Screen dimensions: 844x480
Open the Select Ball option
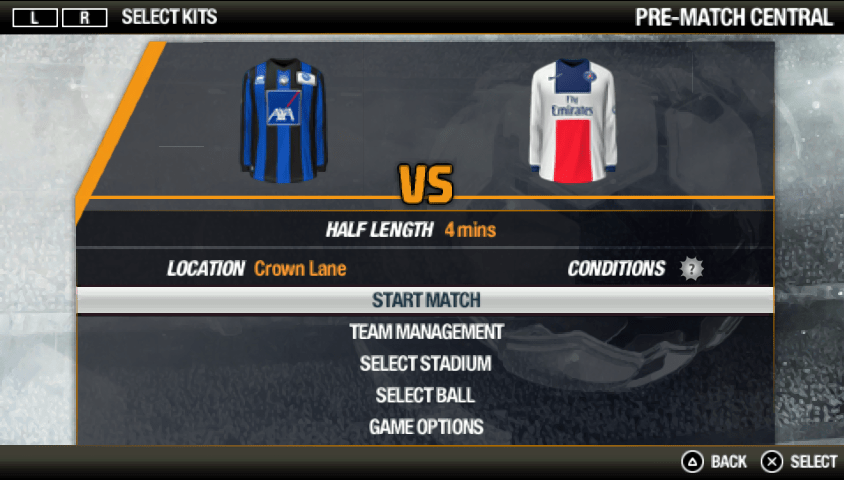point(426,395)
